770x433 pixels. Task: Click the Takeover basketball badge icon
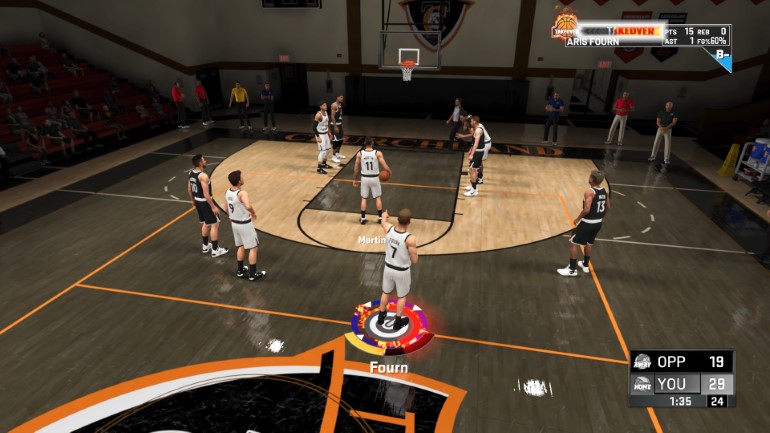(565, 26)
